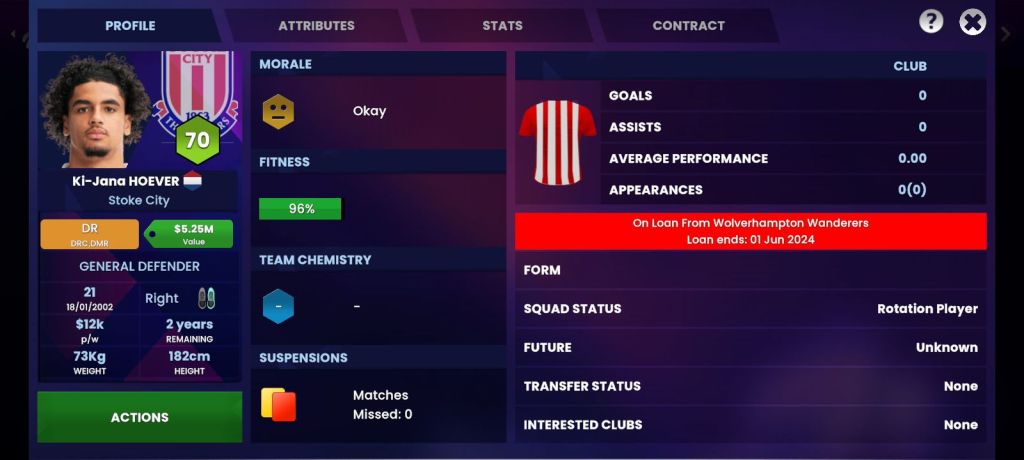
Task: Click the question mark help icon
Action: click(x=931, y=22)
